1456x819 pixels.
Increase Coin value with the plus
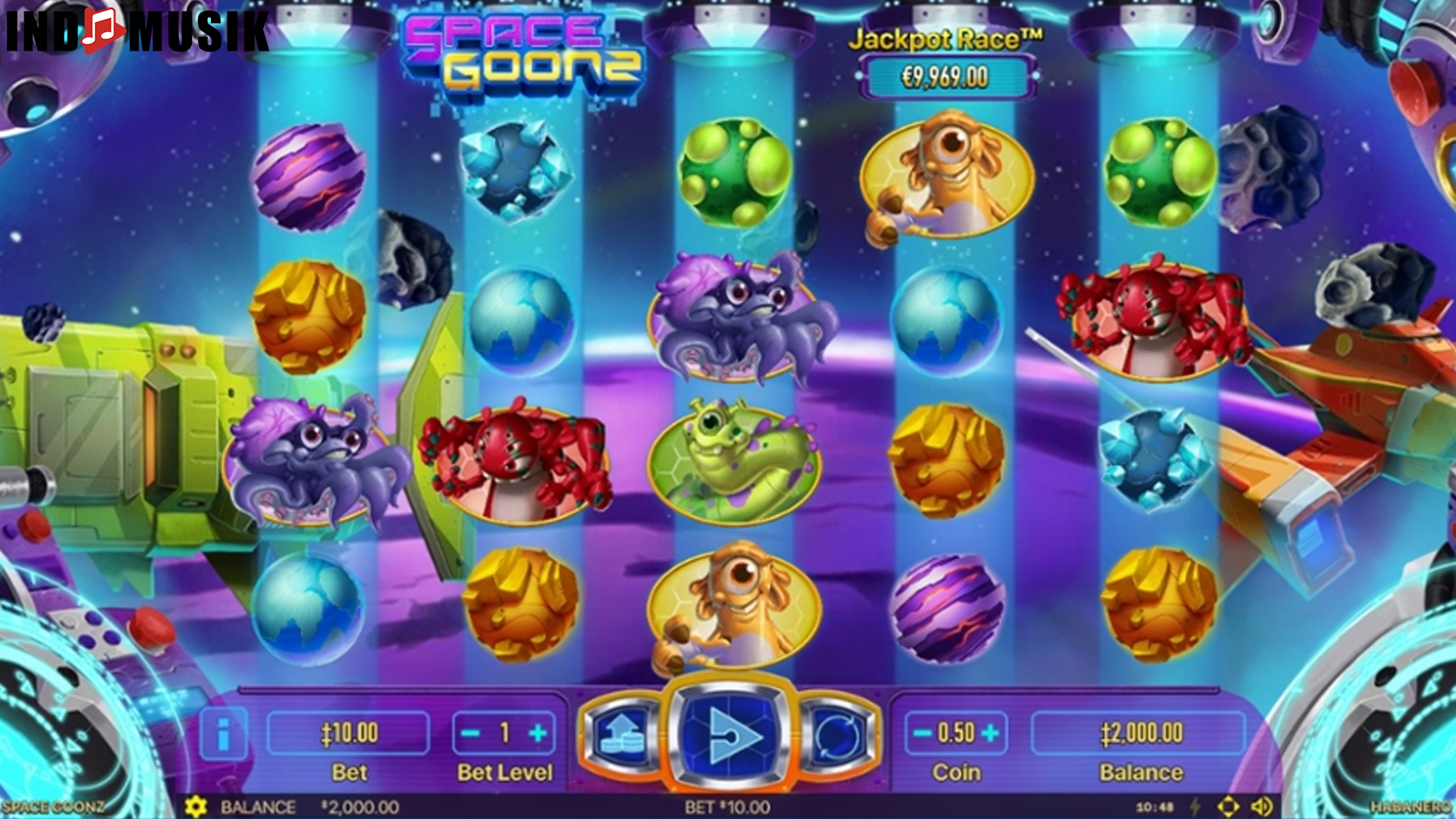pyautogui.click(x=989, y=733)
